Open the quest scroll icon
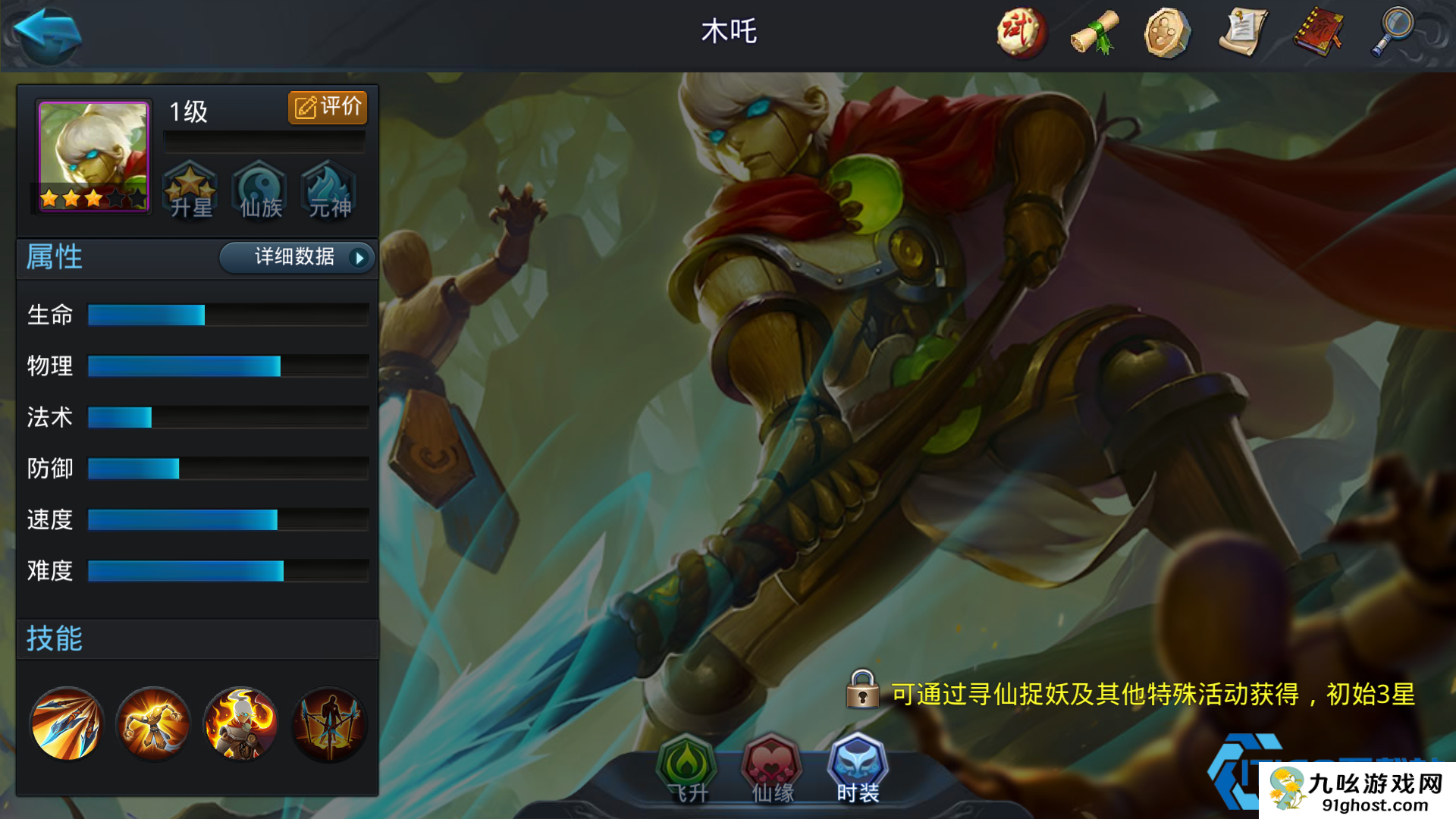The image size is (1456, 819). pos(1244,32)
